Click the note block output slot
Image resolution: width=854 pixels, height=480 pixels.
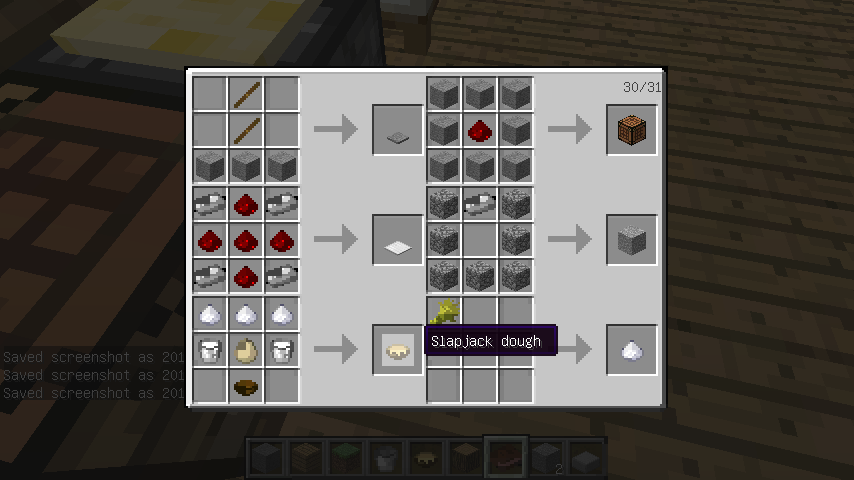pyautogui.click(x=632, y=130)
